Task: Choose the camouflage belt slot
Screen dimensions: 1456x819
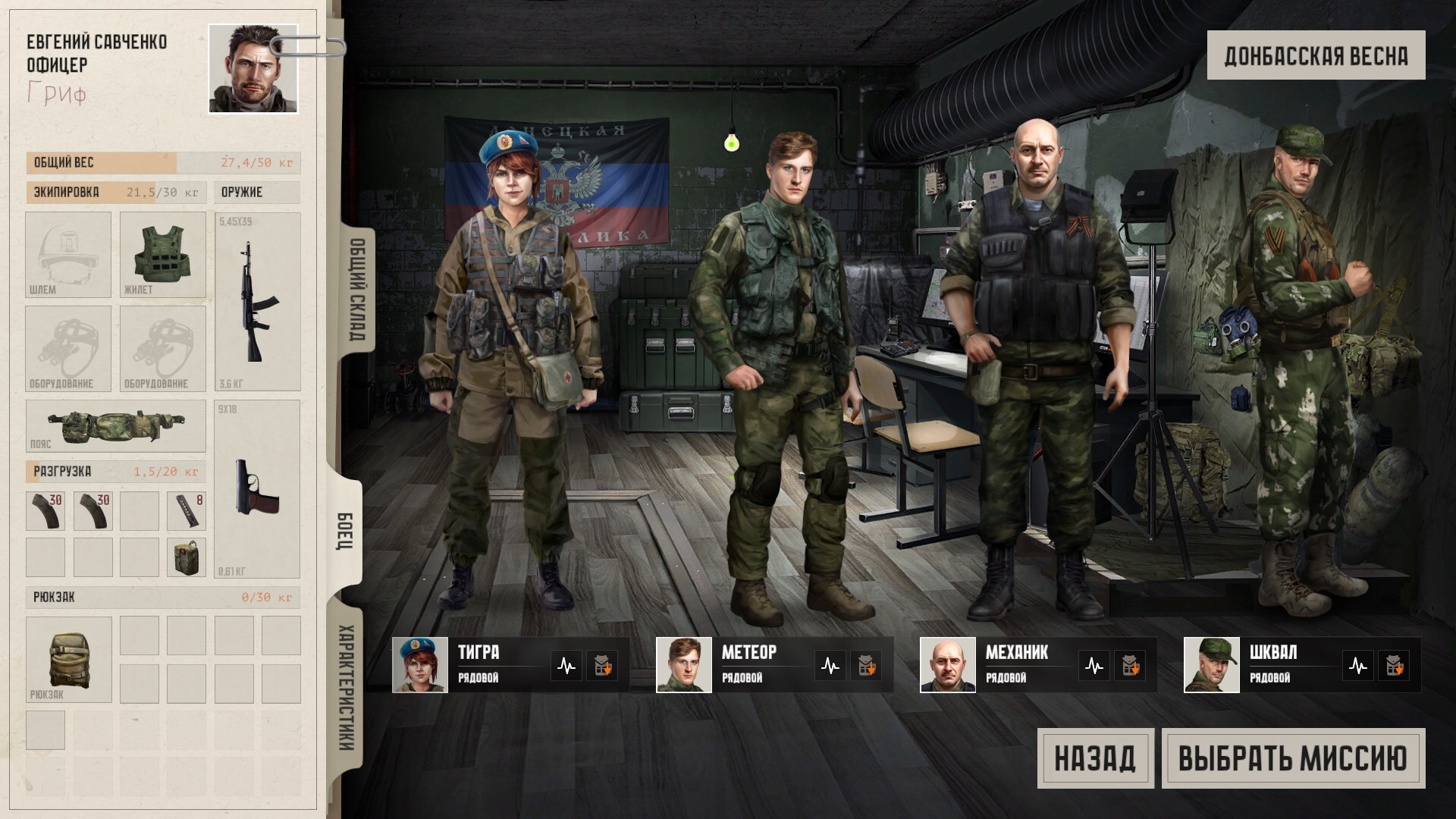Action: 115,426
